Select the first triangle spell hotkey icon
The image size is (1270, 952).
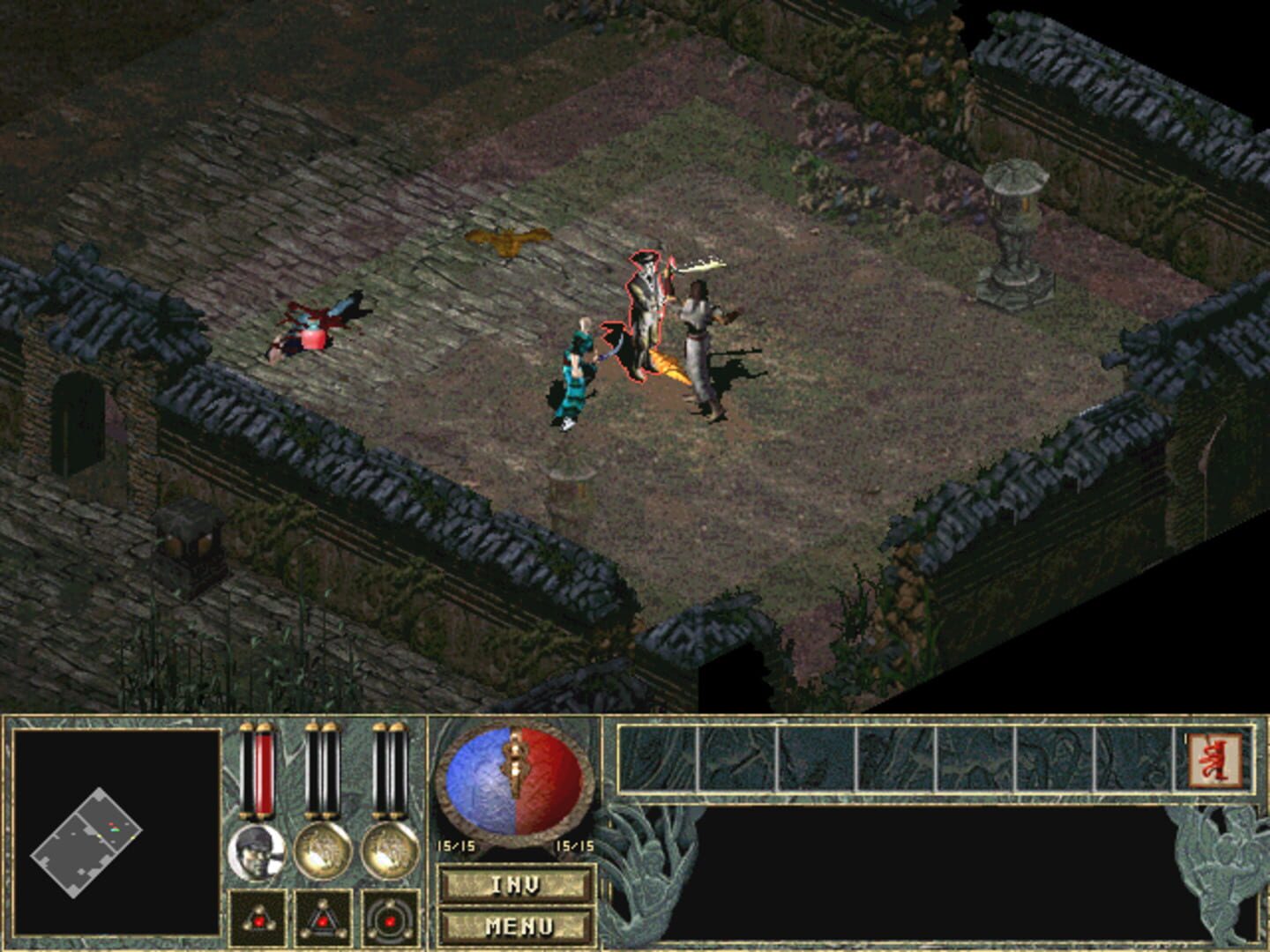pyautogui.click(x=256, y=917)
